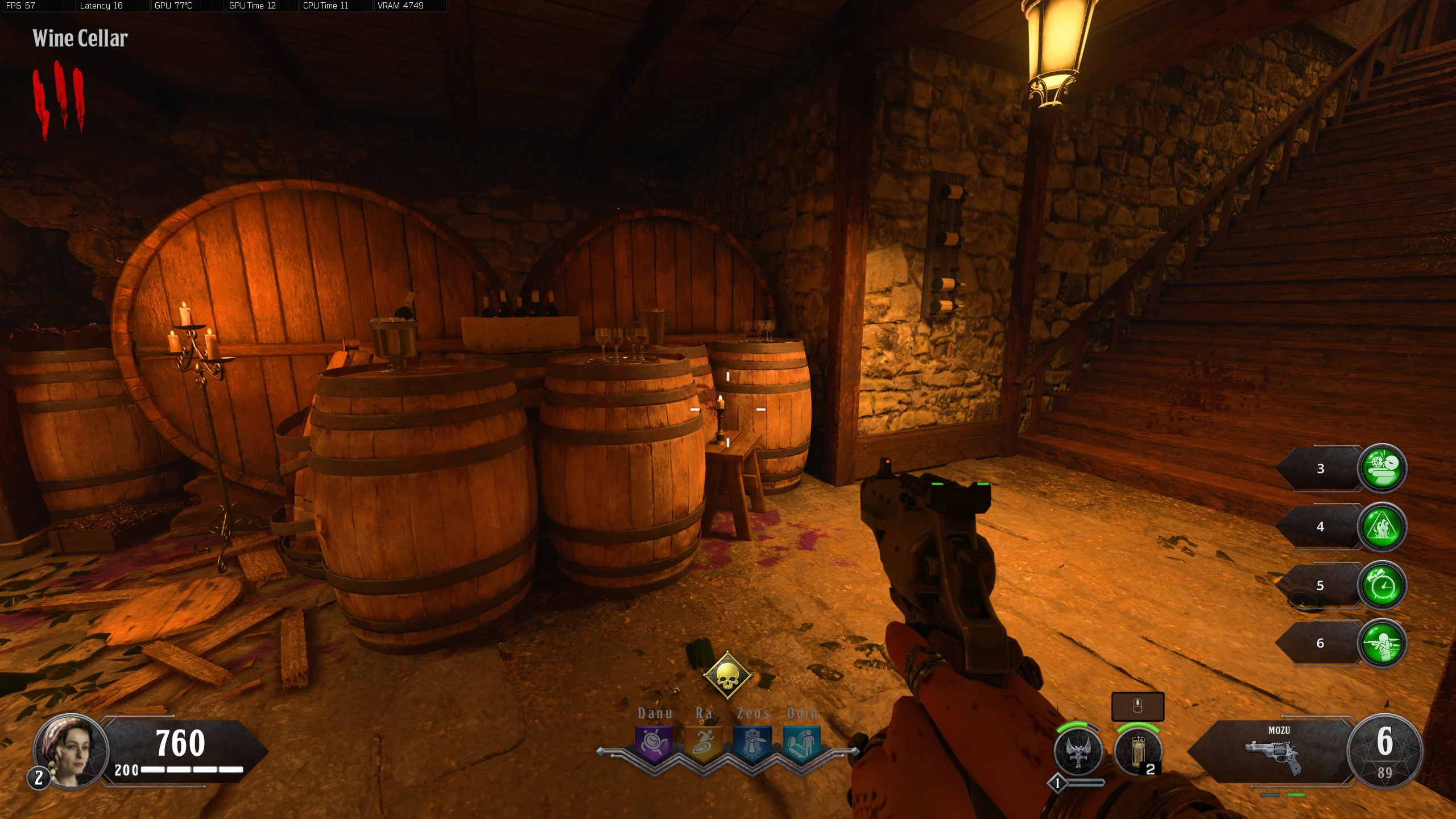This screenshot has height=819, width=1456.
Task: Select the alarm clock elixir
Action: [1381, 585]
